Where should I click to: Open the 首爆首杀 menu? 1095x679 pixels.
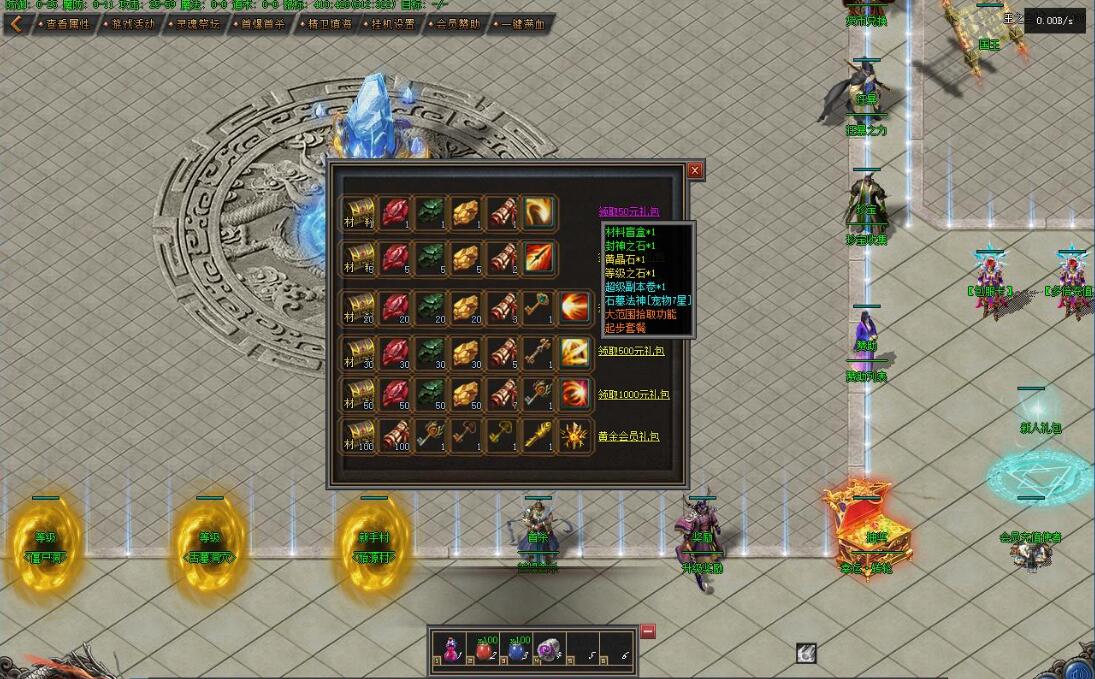[263, 24]
